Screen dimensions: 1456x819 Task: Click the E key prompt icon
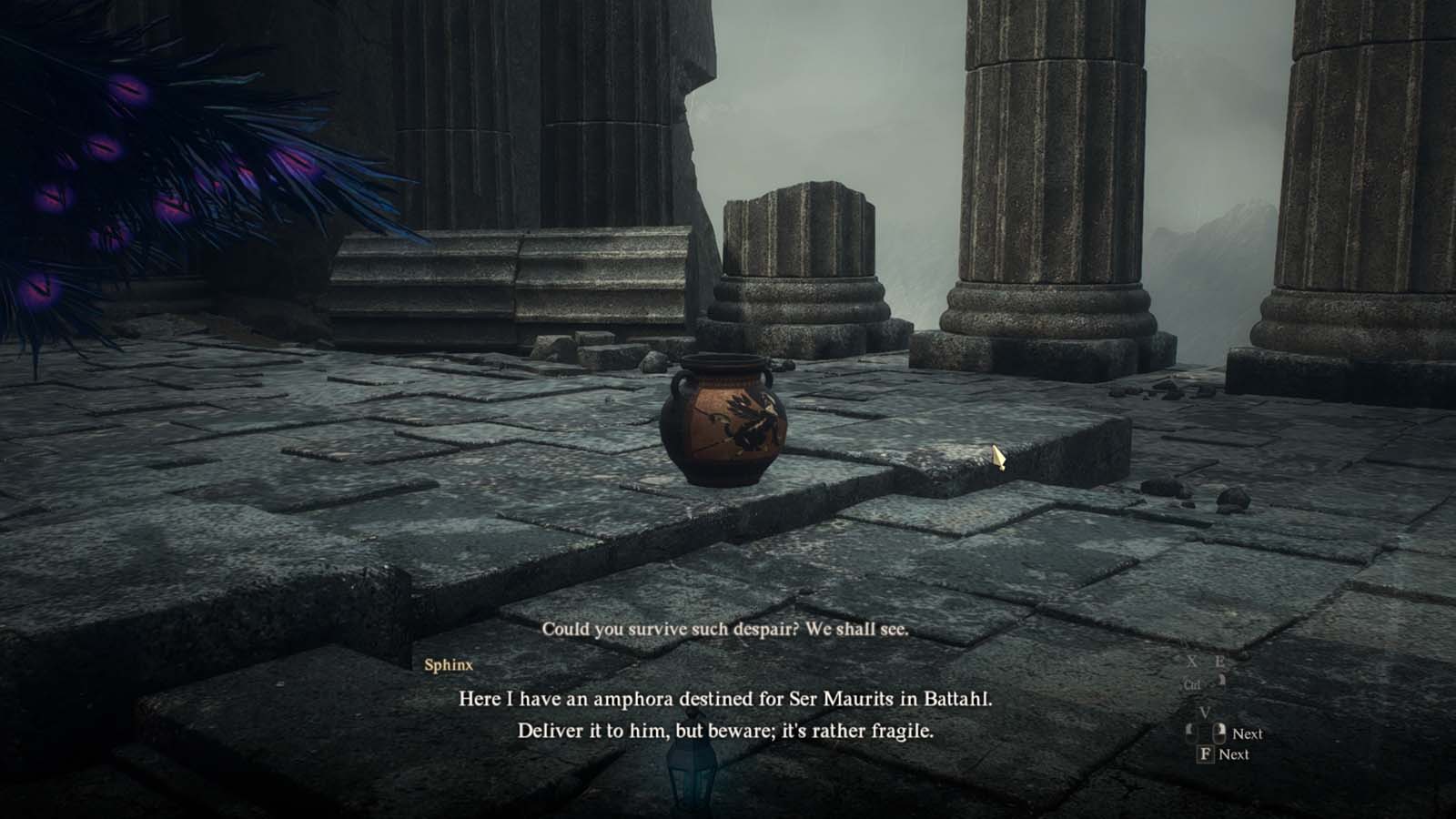click(1219, 661)
